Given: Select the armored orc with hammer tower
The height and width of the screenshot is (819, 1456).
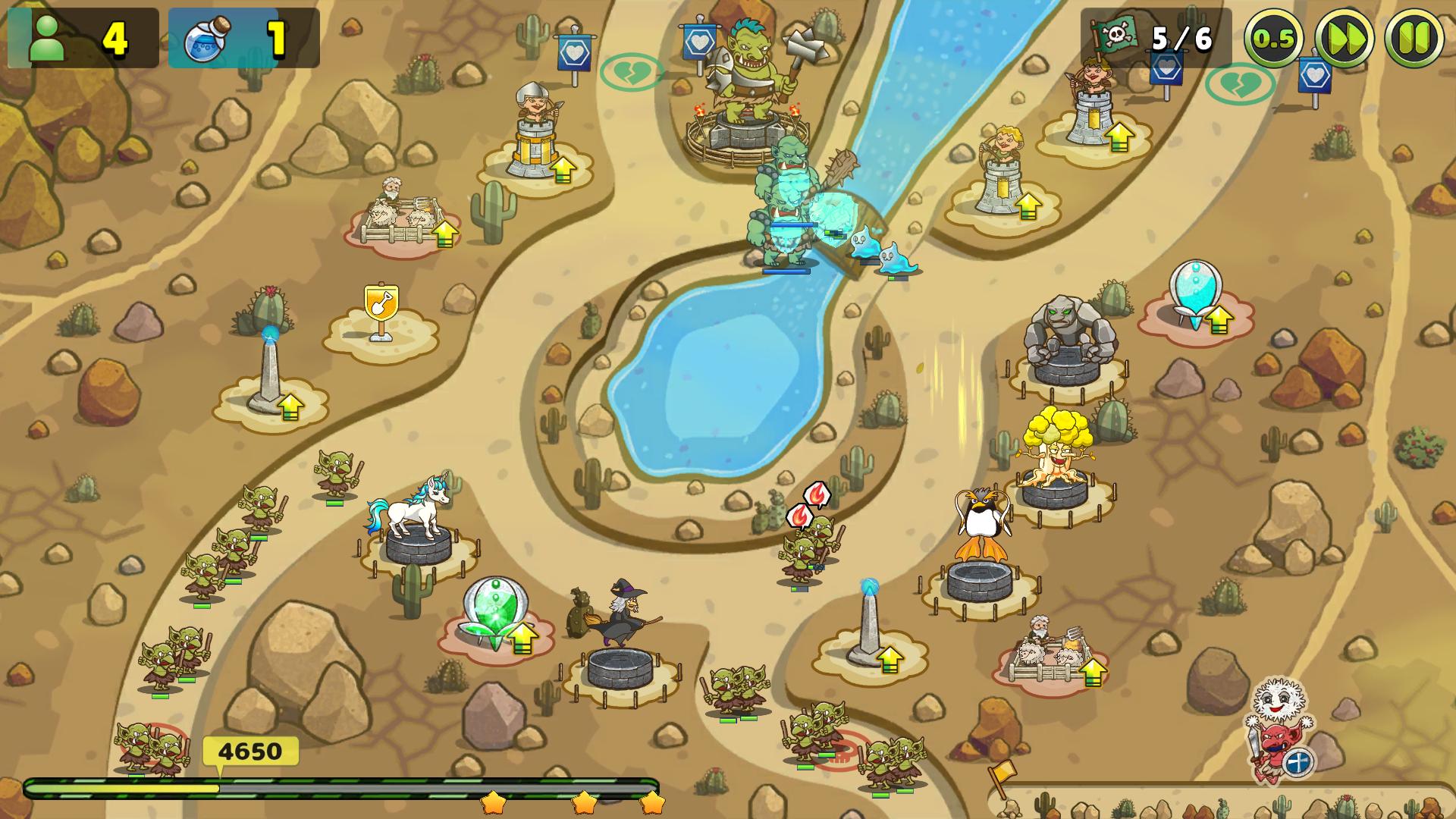Looking at the screenshot, I should point(747,83).
